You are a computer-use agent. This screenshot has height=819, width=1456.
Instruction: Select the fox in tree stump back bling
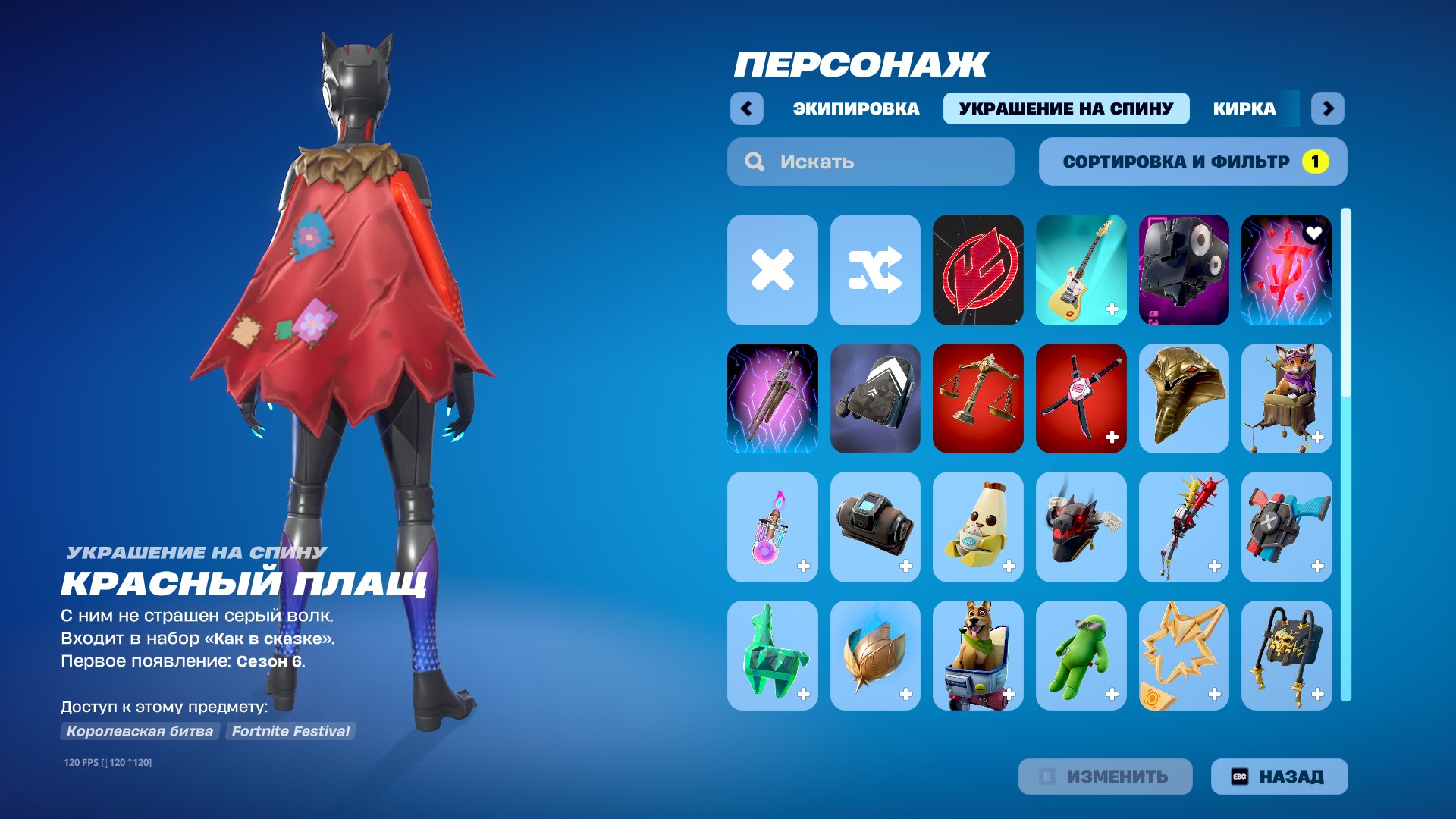click(1286, 400)
